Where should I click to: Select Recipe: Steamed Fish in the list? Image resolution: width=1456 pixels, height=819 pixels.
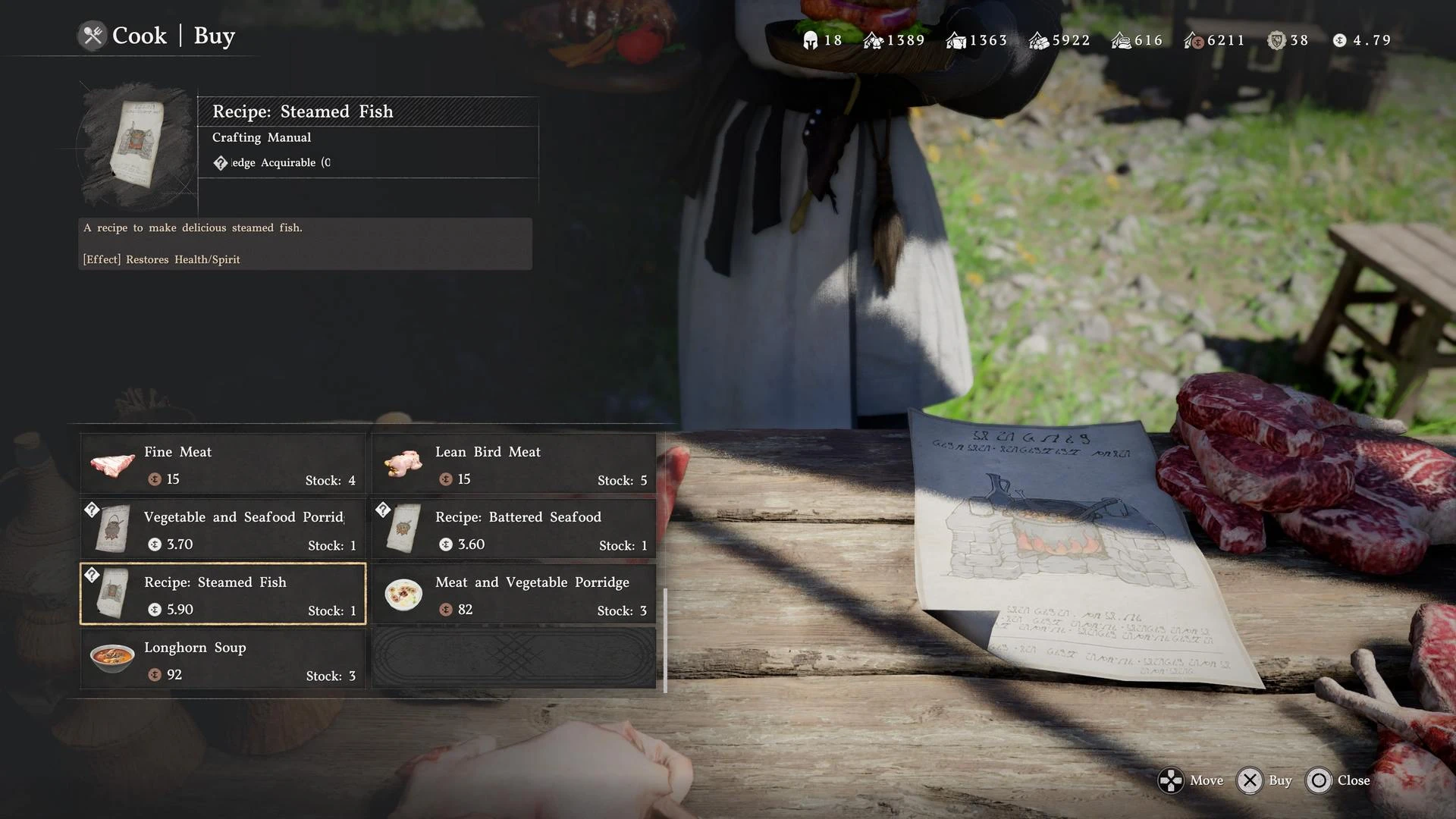(223, 595)
